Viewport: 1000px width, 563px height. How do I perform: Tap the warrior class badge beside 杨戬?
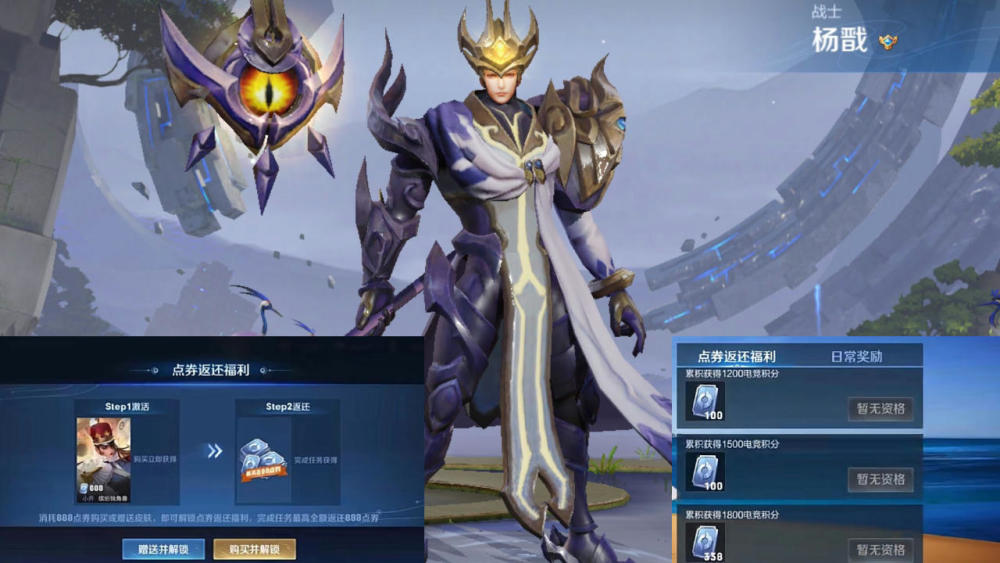click(x=887, y=41)
